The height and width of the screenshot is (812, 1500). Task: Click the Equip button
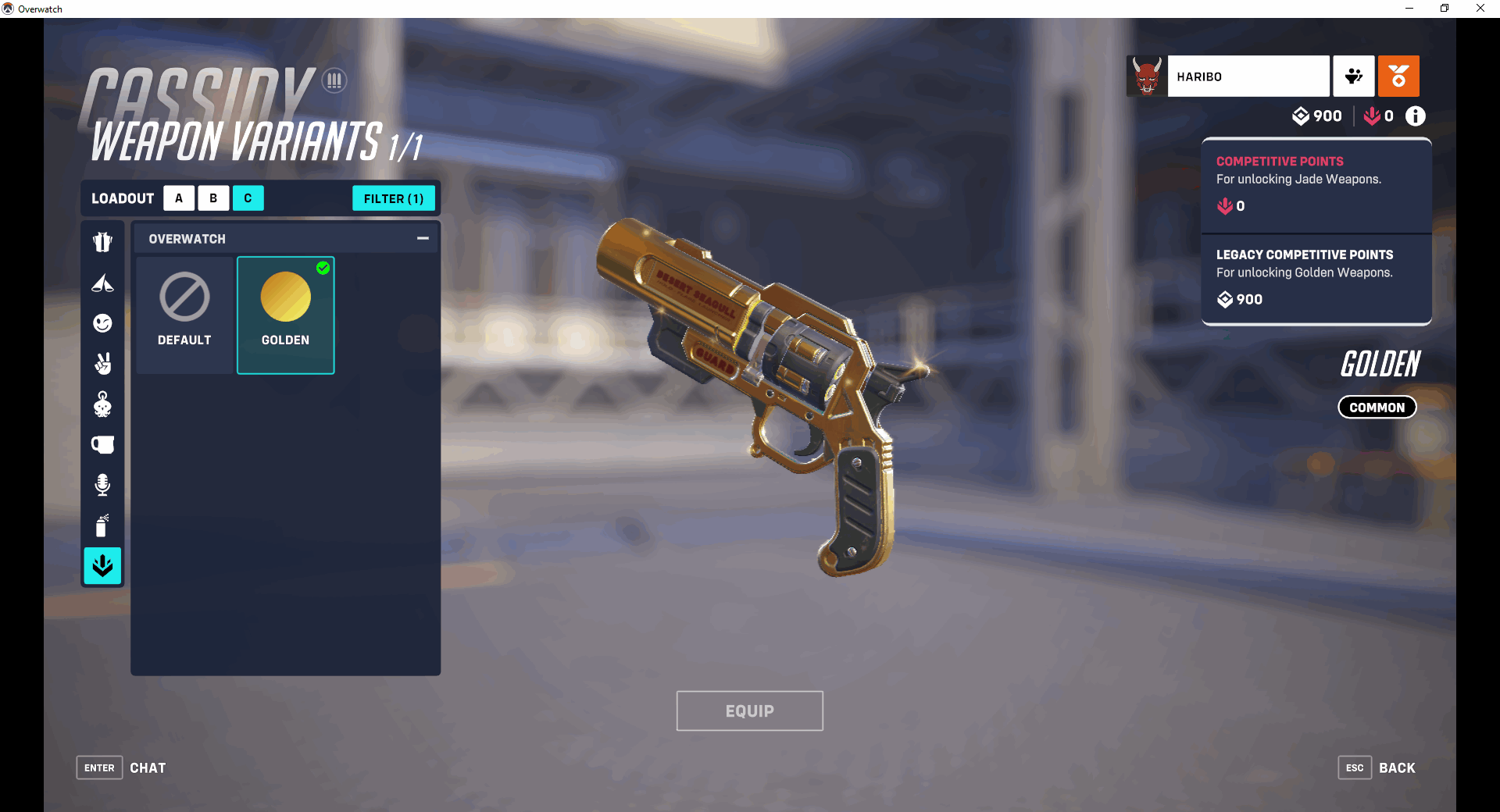[x=749, y=710]
